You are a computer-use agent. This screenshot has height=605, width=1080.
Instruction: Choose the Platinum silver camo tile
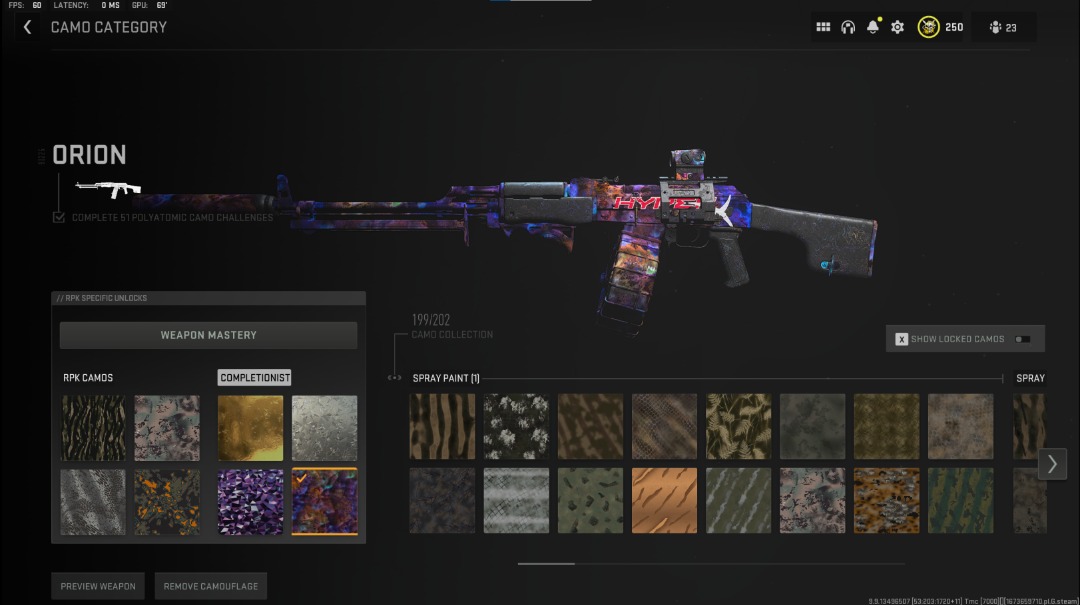tap(324, 427)
